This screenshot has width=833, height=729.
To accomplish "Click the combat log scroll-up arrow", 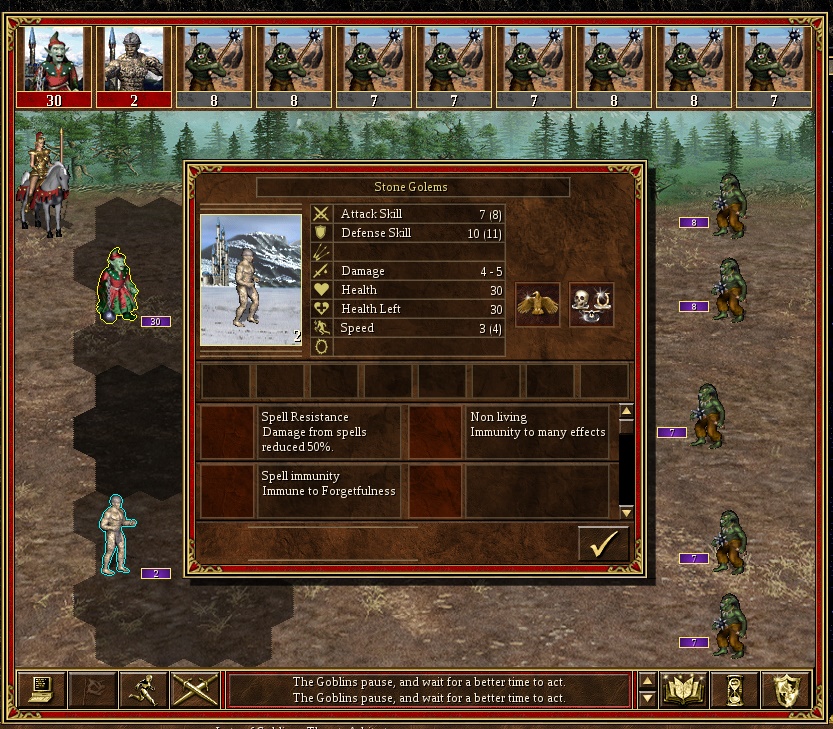I will [x=647, y=681].
